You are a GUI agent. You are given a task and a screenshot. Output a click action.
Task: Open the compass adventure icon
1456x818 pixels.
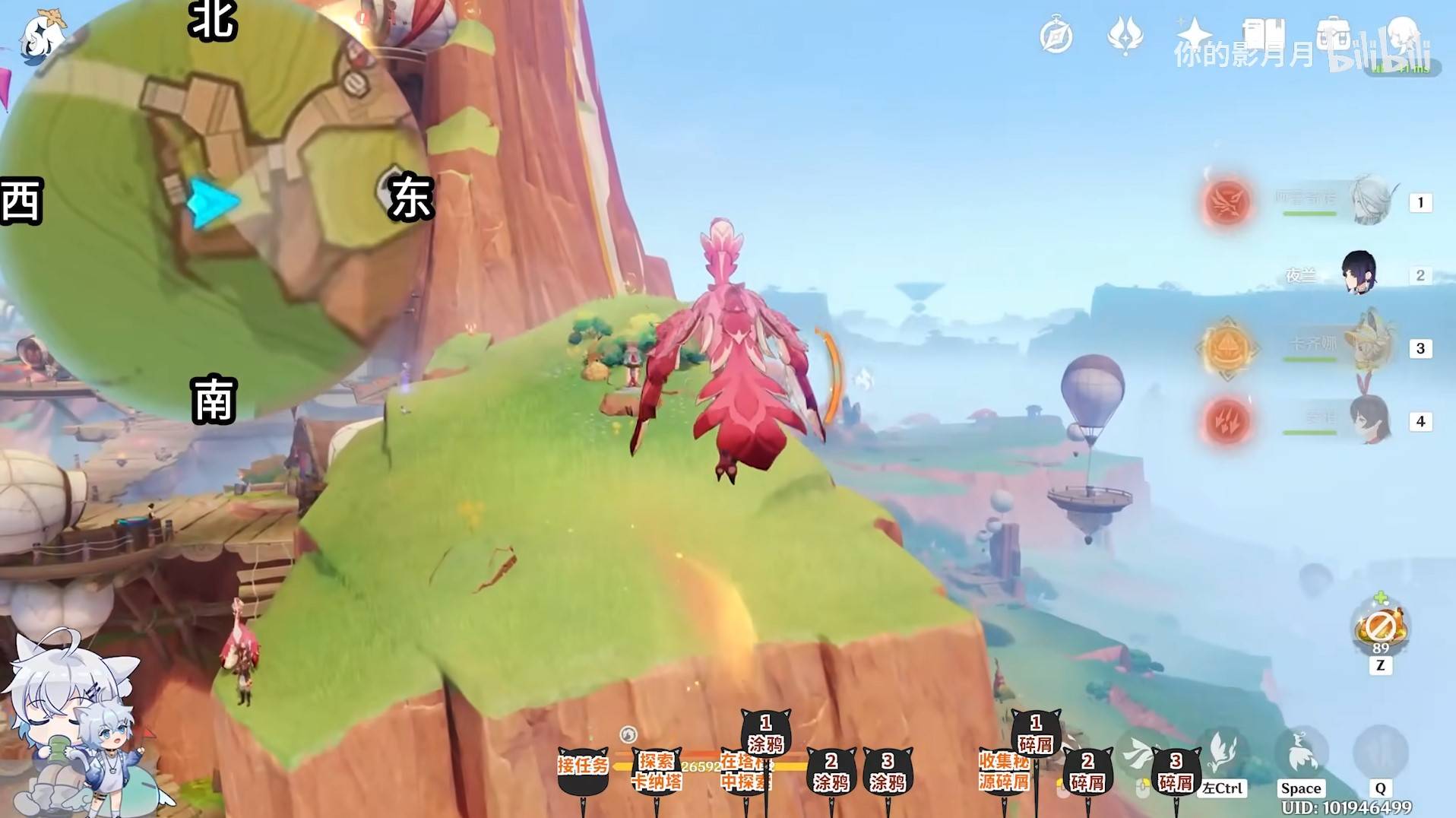(1056, 36)
